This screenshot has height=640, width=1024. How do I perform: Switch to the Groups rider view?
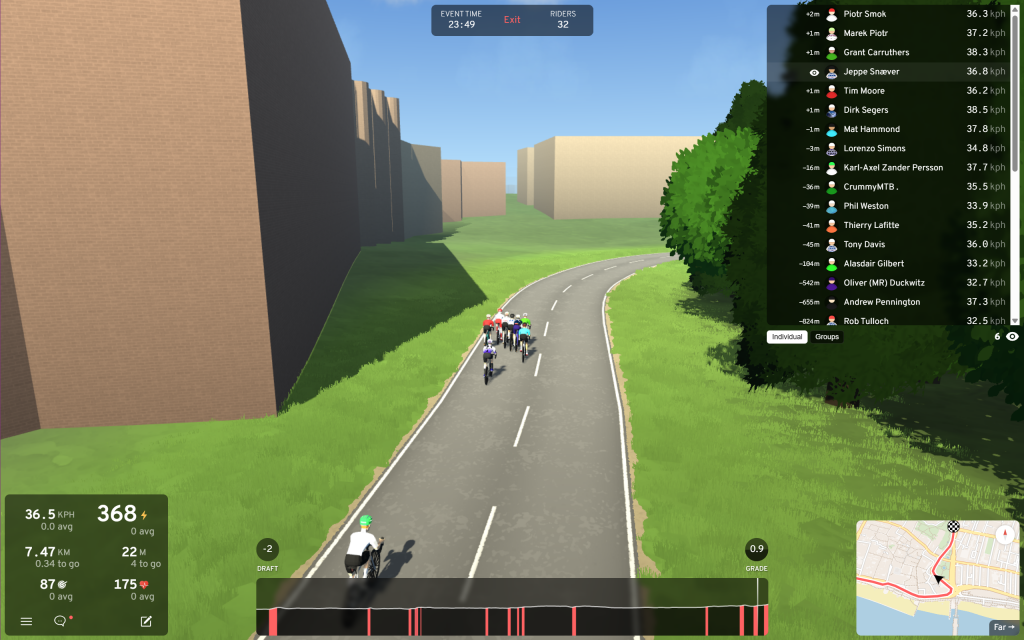tap(827, 337)
